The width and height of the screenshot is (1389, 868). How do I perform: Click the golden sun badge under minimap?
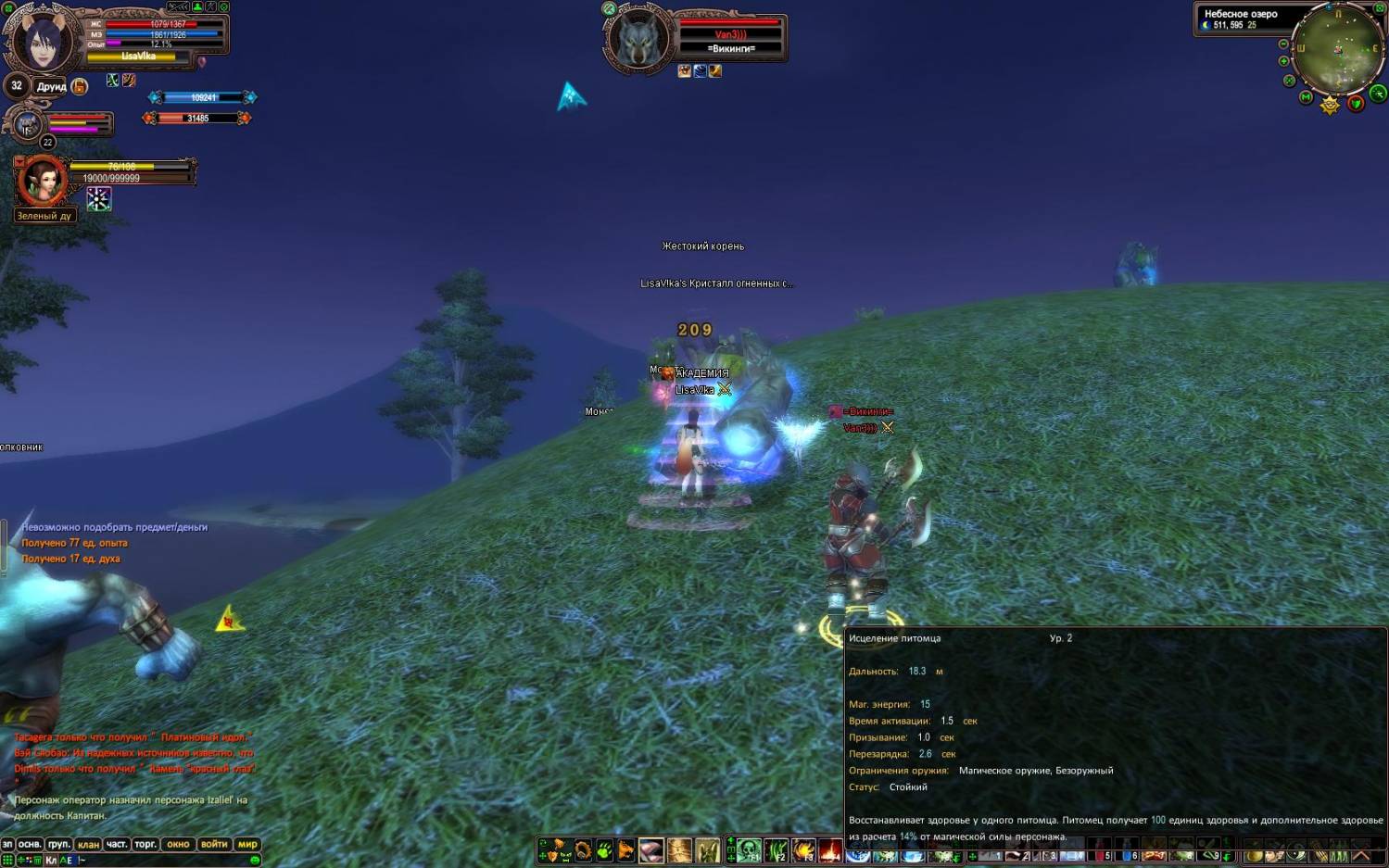click(x=1330, y=105)
